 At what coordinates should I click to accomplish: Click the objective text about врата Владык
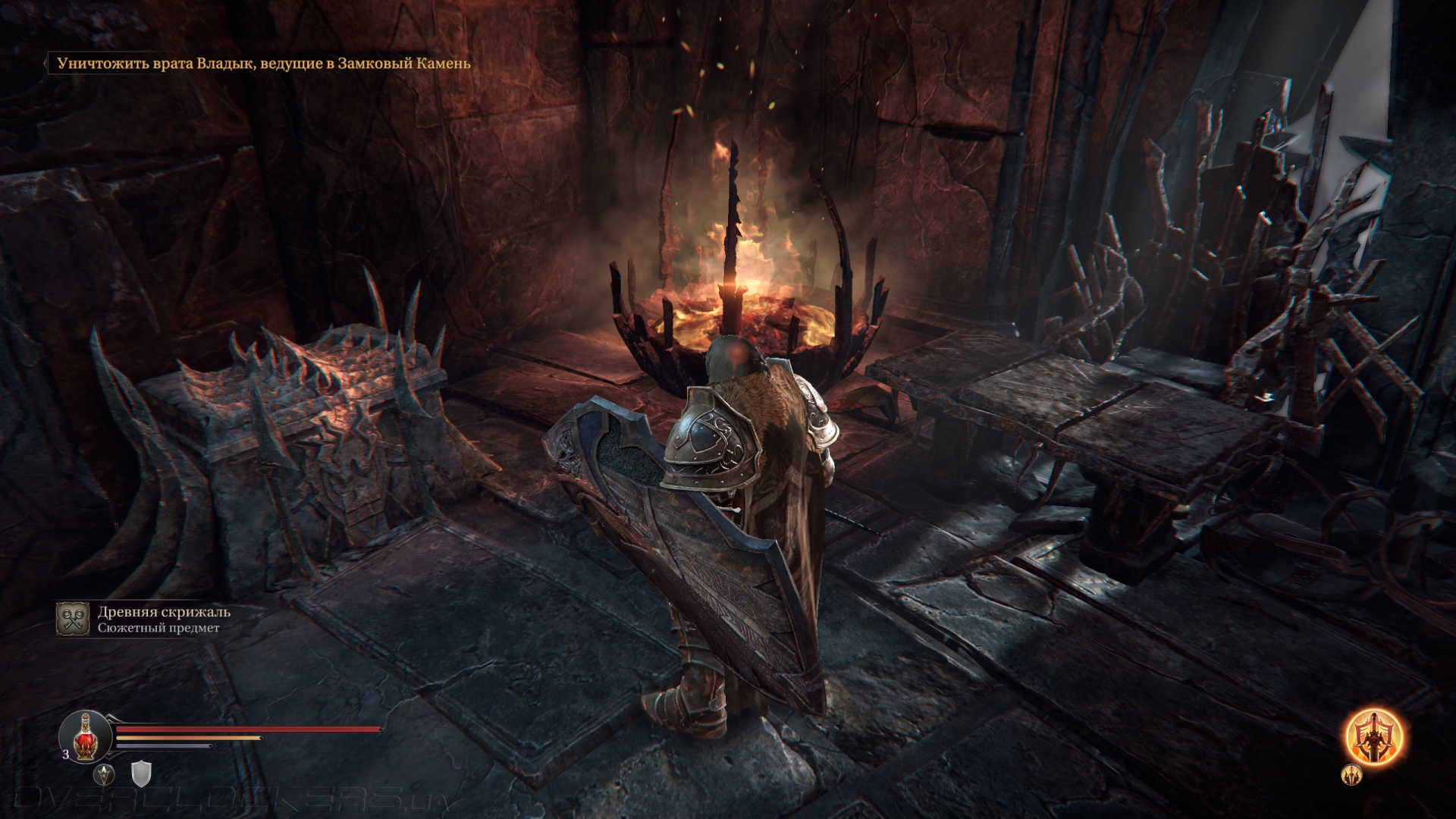point(264,64)
